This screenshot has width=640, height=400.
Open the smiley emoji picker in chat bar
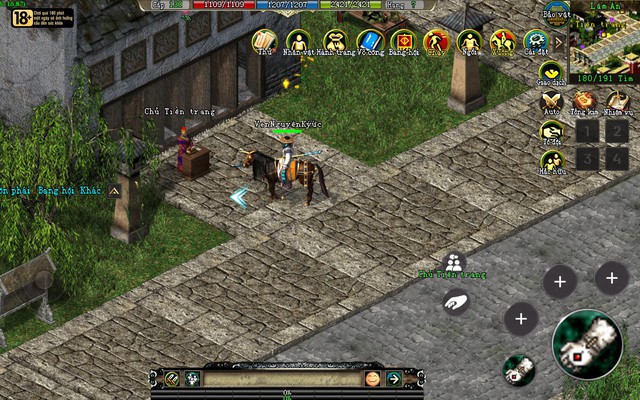point(372,378)
